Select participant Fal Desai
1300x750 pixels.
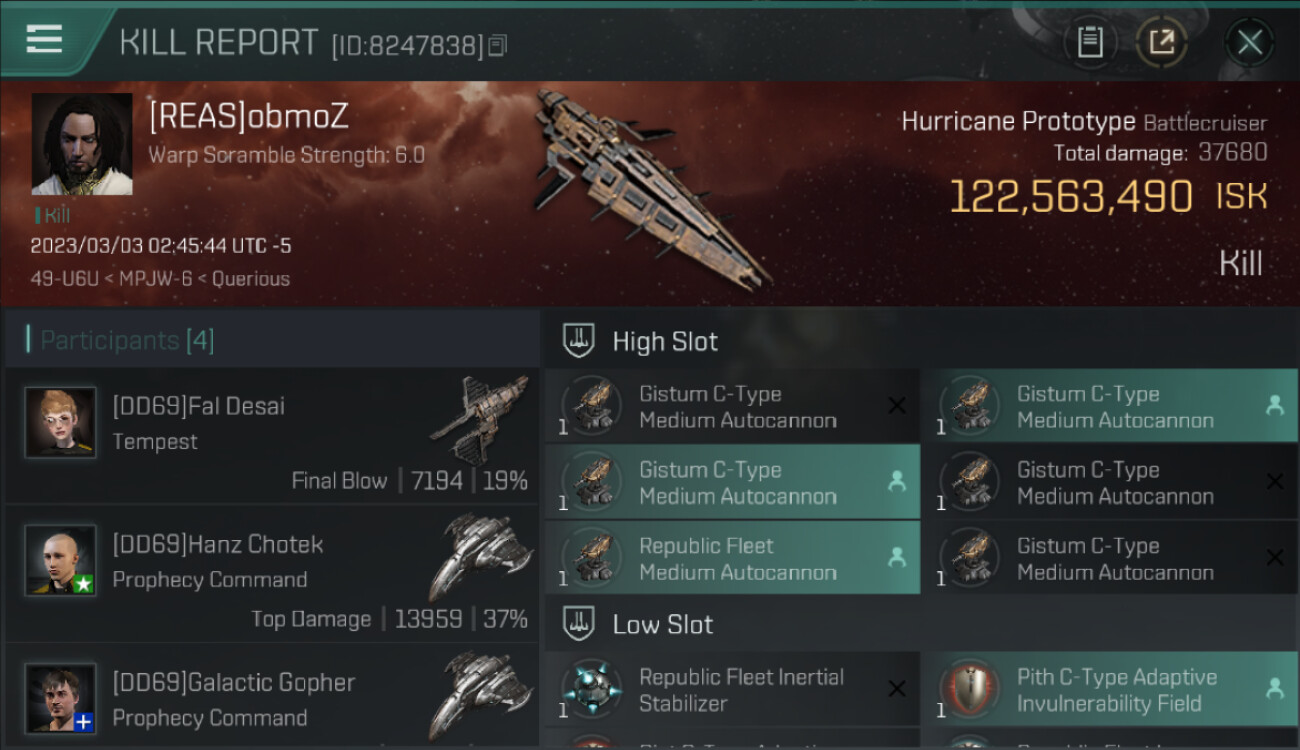(272, 436)
